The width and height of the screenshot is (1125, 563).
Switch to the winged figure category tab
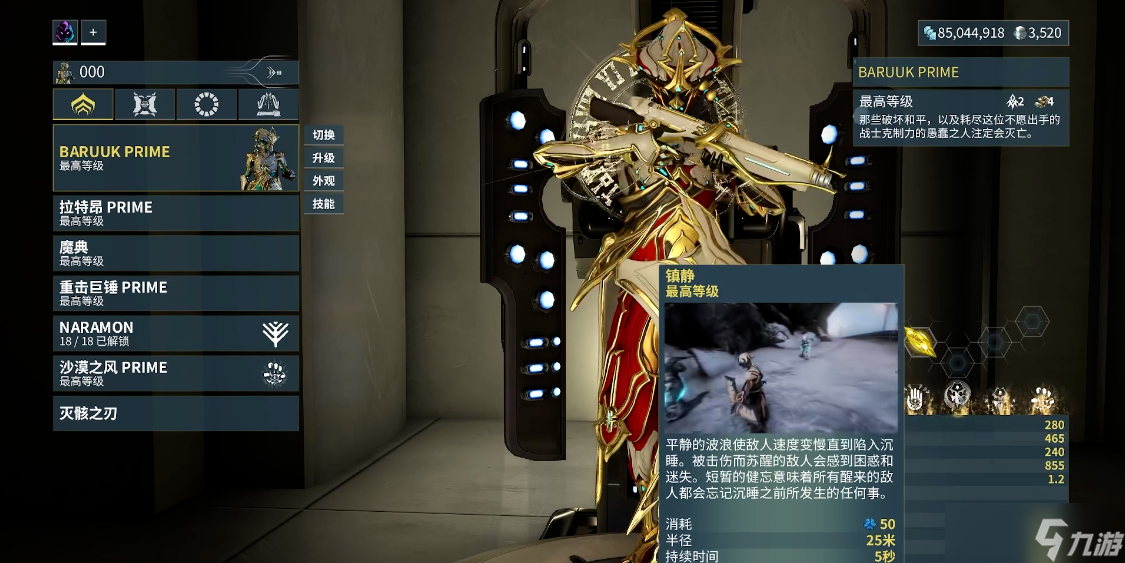(x=268, y=104)
